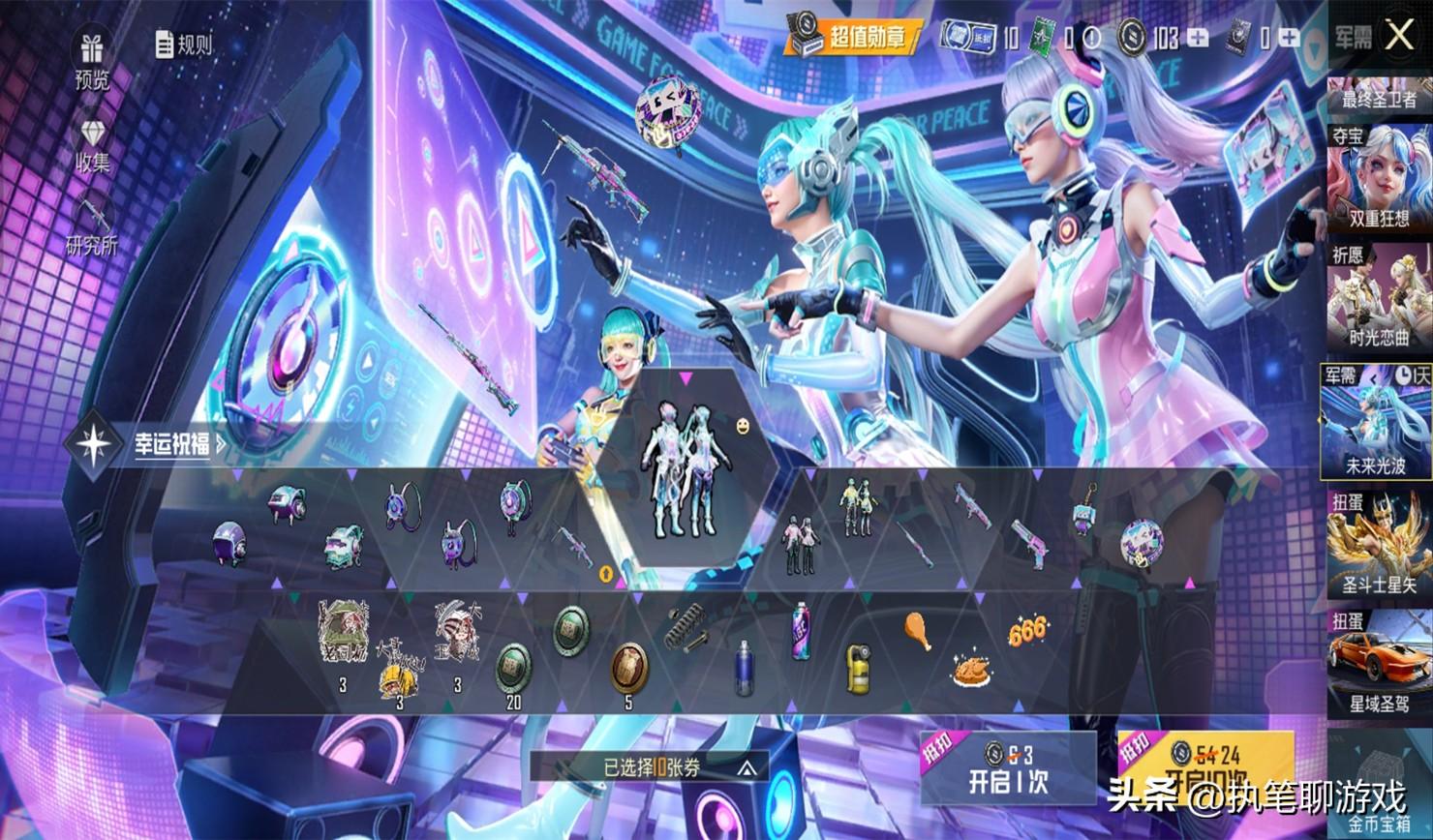The height and width of the screenshot is (840, 1433).
Task: Select the 最终圣卫者 event thumbnail
Action: [1380, 96]
